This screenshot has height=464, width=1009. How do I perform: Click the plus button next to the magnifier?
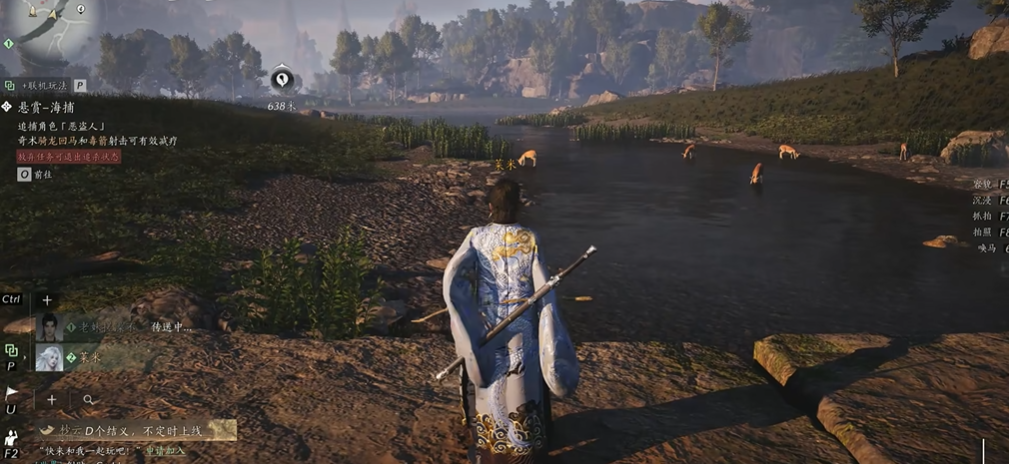(52, 400)
